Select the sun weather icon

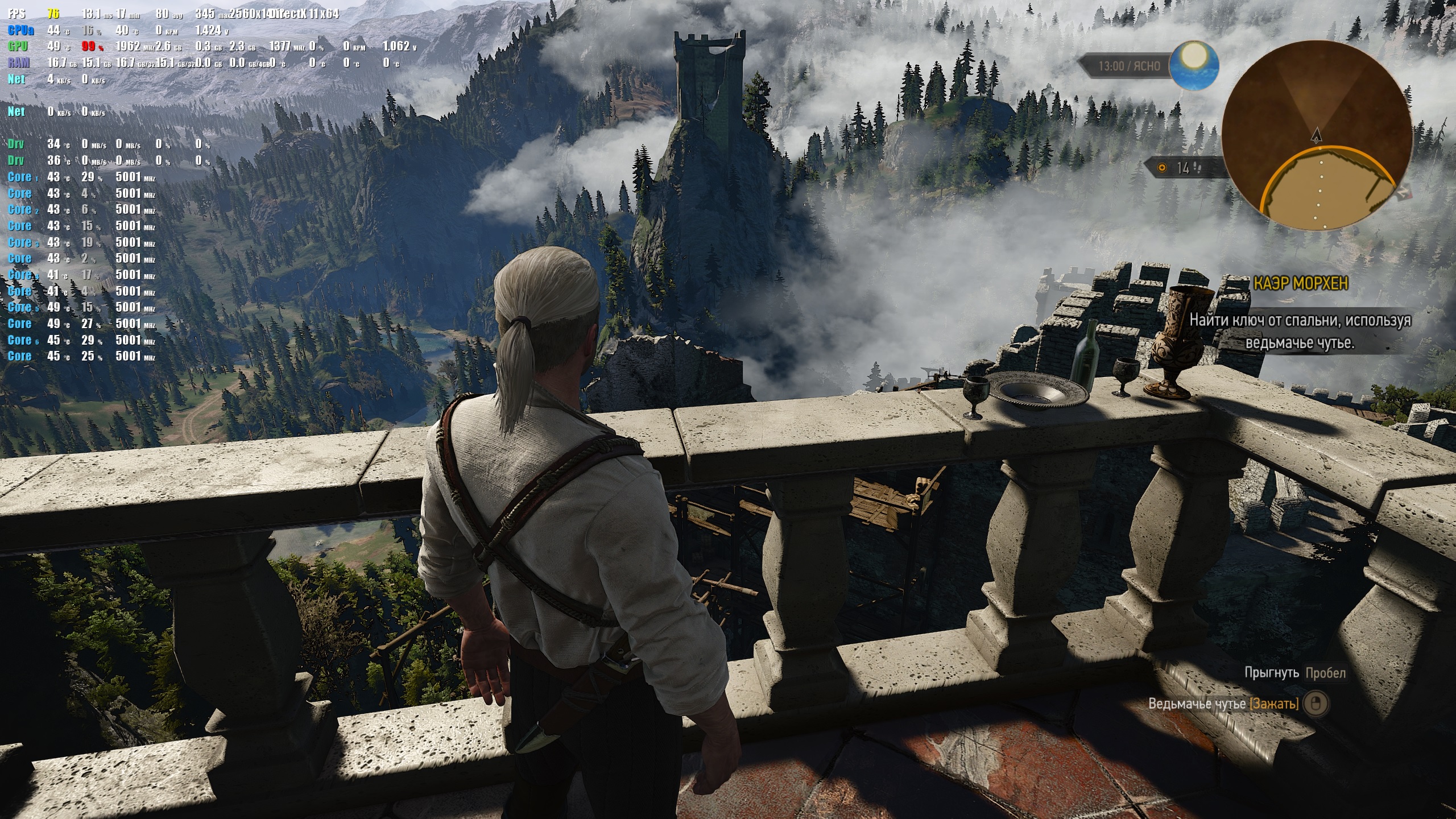1193,64
